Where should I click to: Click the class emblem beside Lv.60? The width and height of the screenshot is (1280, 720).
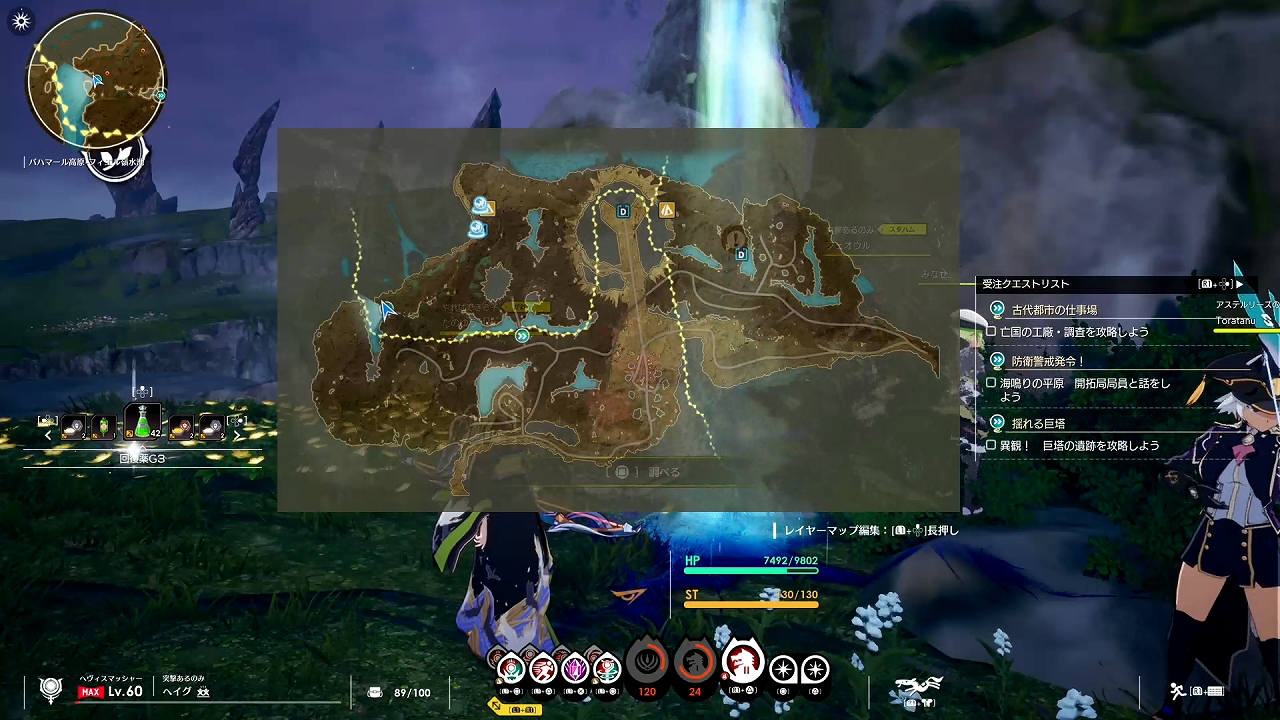pyautogui.click(x=51, y=689)
